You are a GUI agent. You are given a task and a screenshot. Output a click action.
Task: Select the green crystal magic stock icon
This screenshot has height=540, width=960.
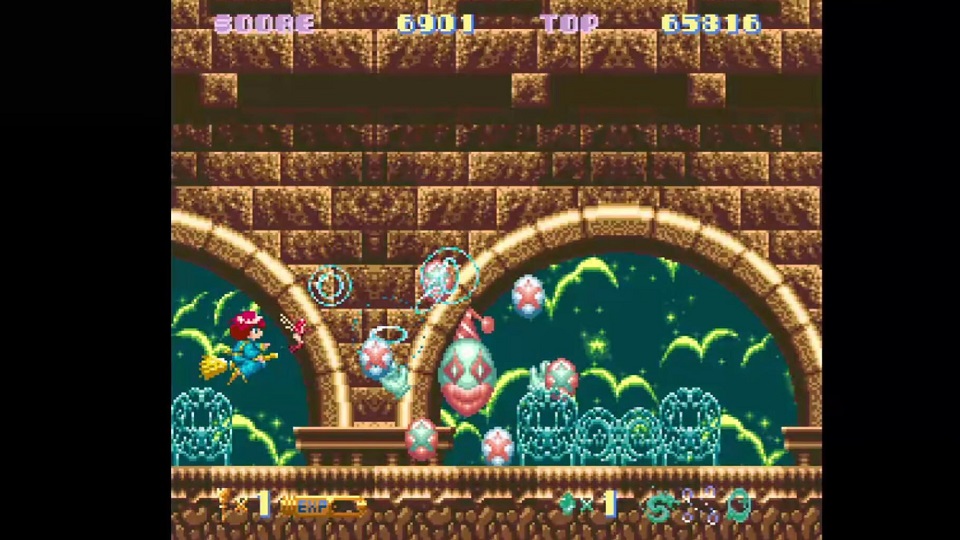click(567, 503)
